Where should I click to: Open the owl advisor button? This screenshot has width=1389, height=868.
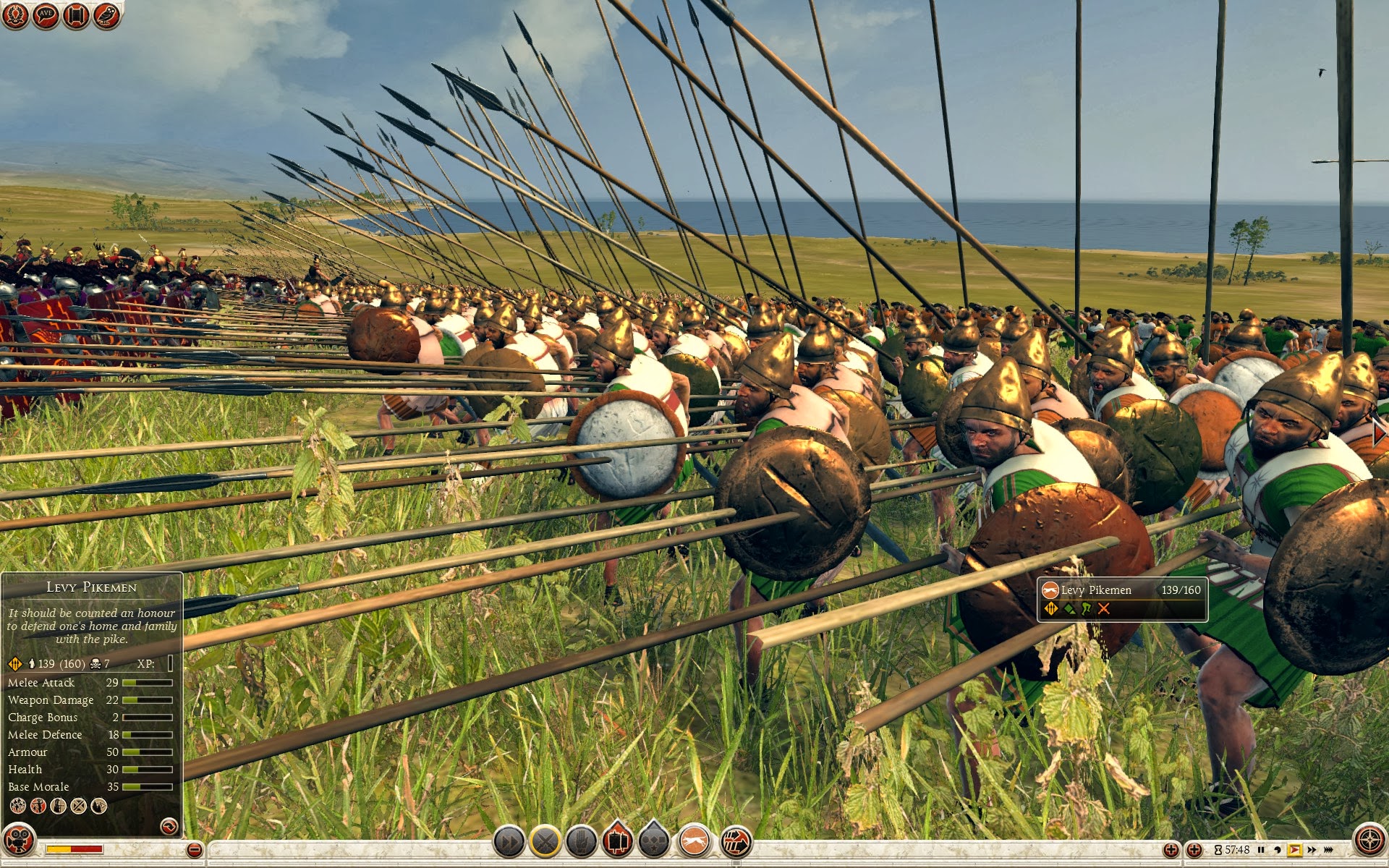click(x=106, y=15)
